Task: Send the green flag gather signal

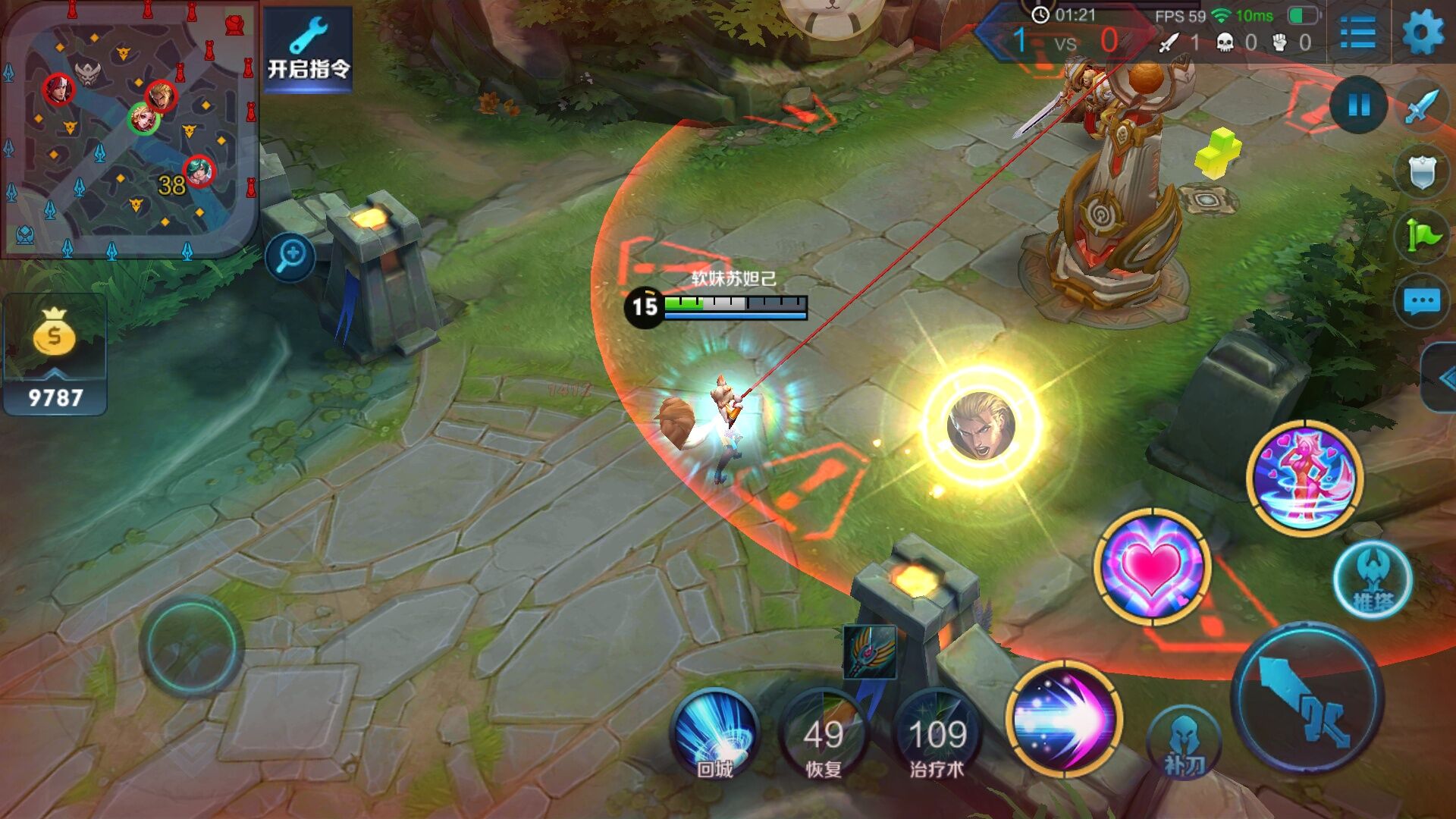Action: pos(1422,236)
